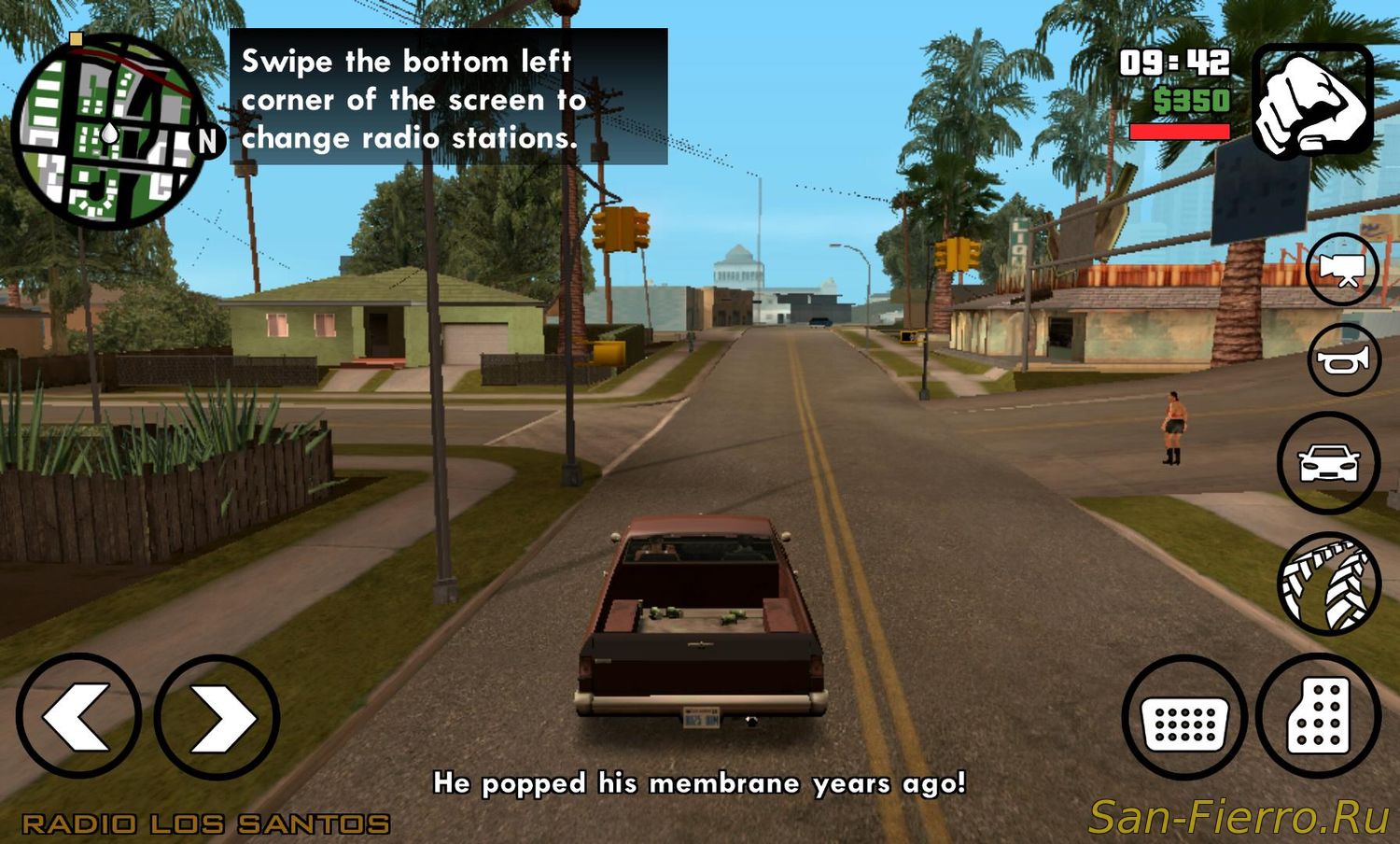
Task: Tap the steer right arrow button
Action: coord(217,716)
